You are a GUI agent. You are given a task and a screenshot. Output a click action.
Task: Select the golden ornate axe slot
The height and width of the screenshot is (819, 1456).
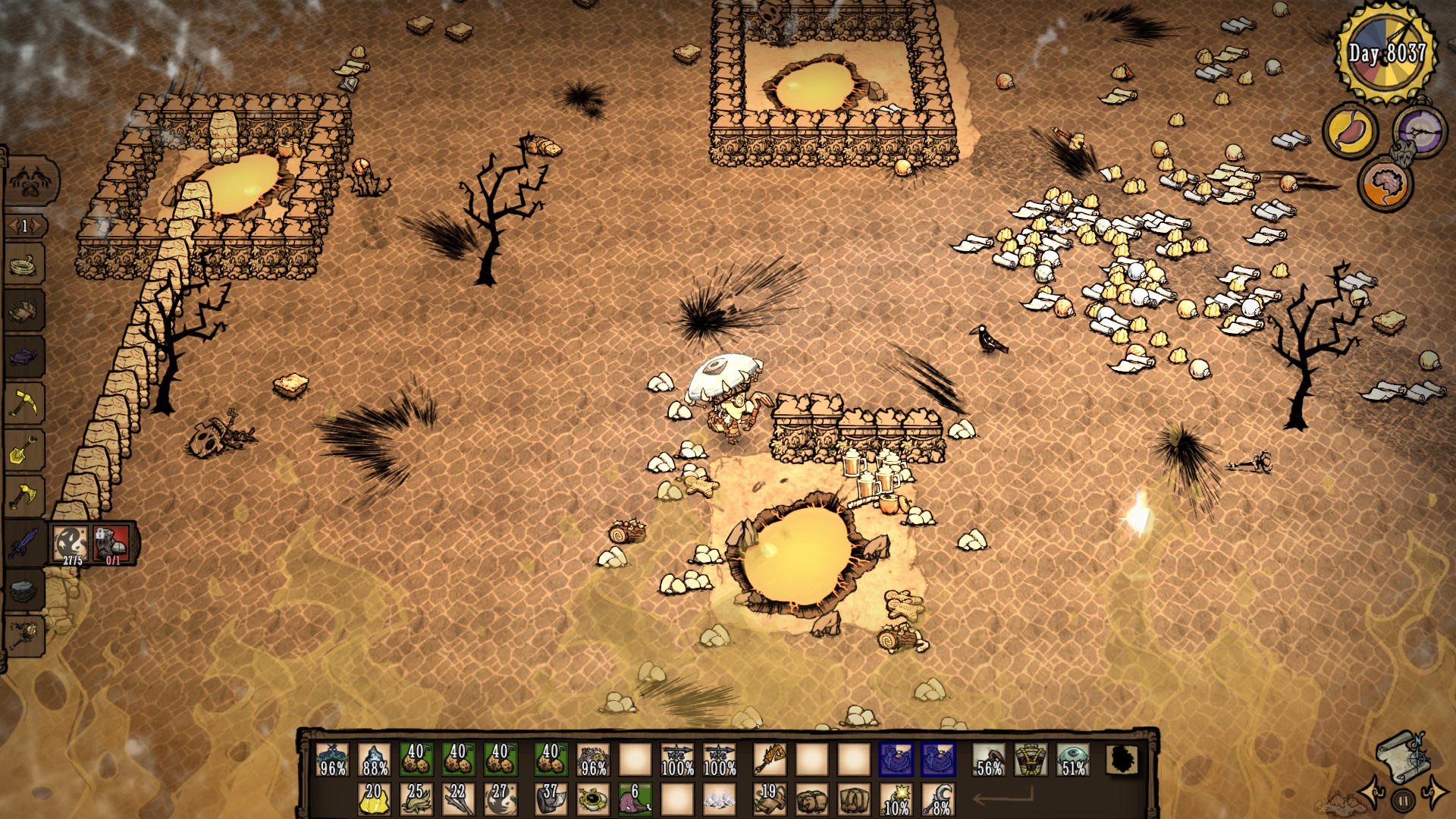click(769, 759)
